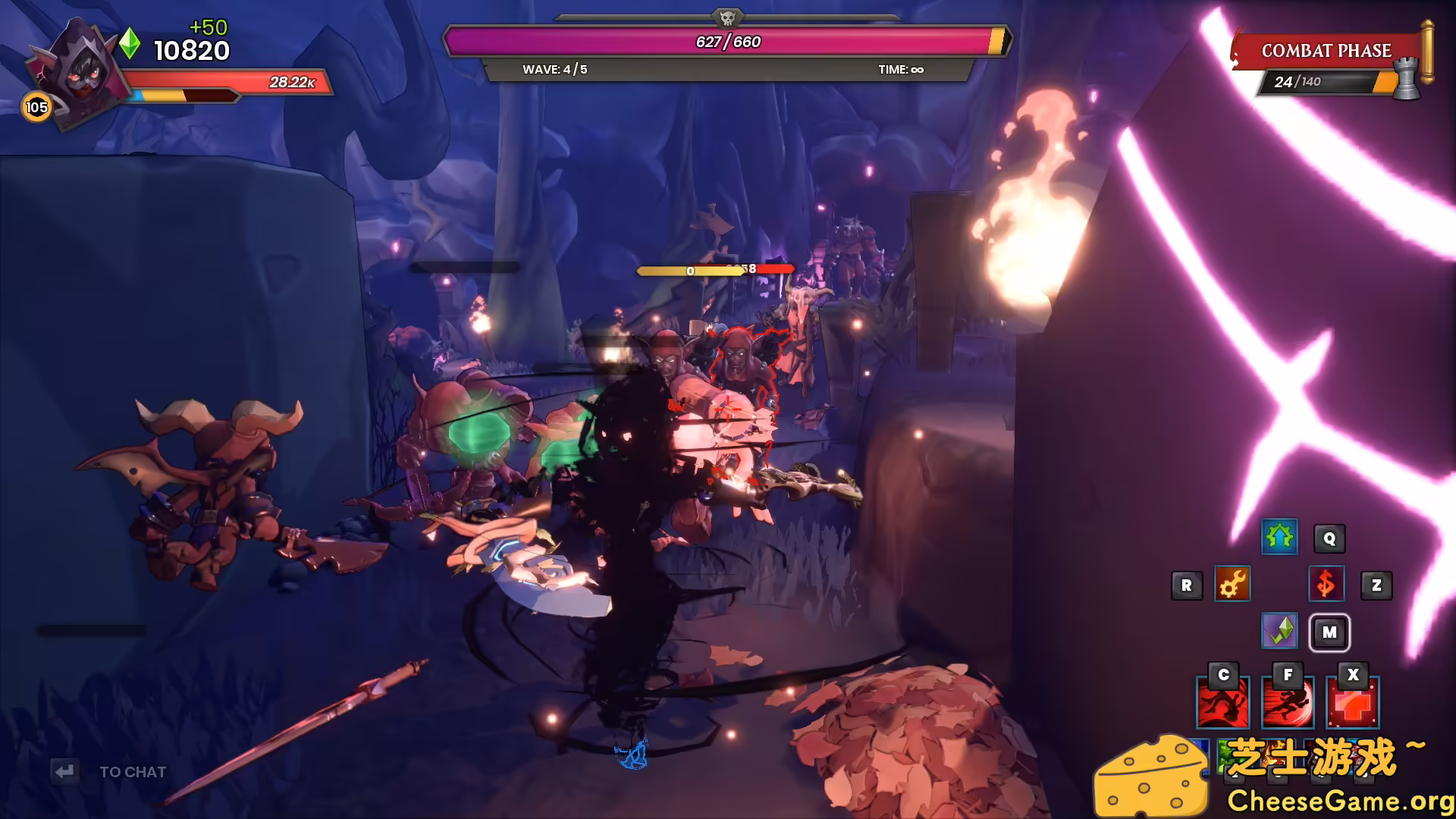Viewport: 1456px width, 819px height.
Task: Click the M keybind button with highlighted border
Action: coord(1329,632)
